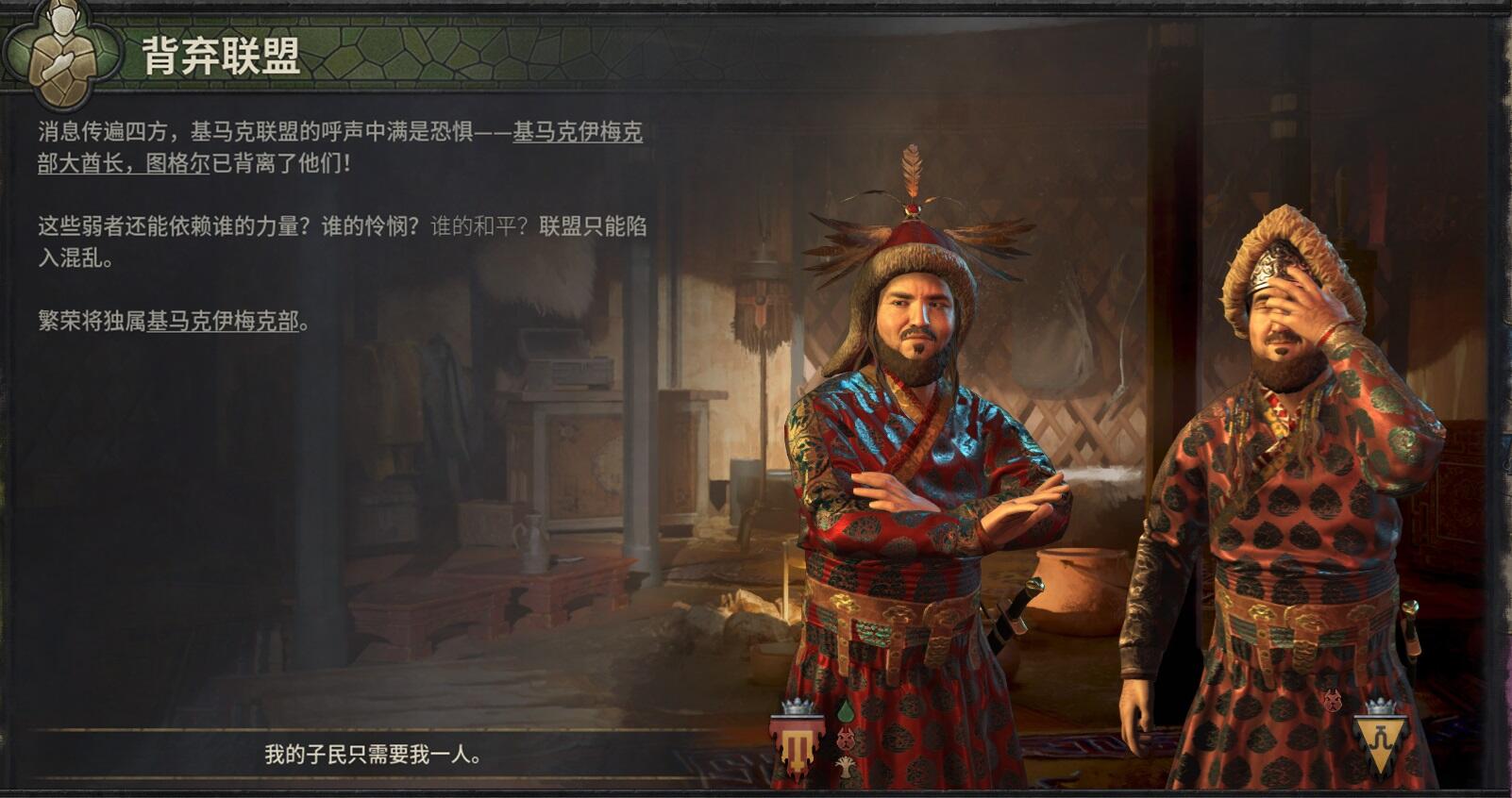Screen dimensions: 1512x798
Task: Click the silver crown atop the left shield
Action: pyautogui.click(x=798, y=707)
